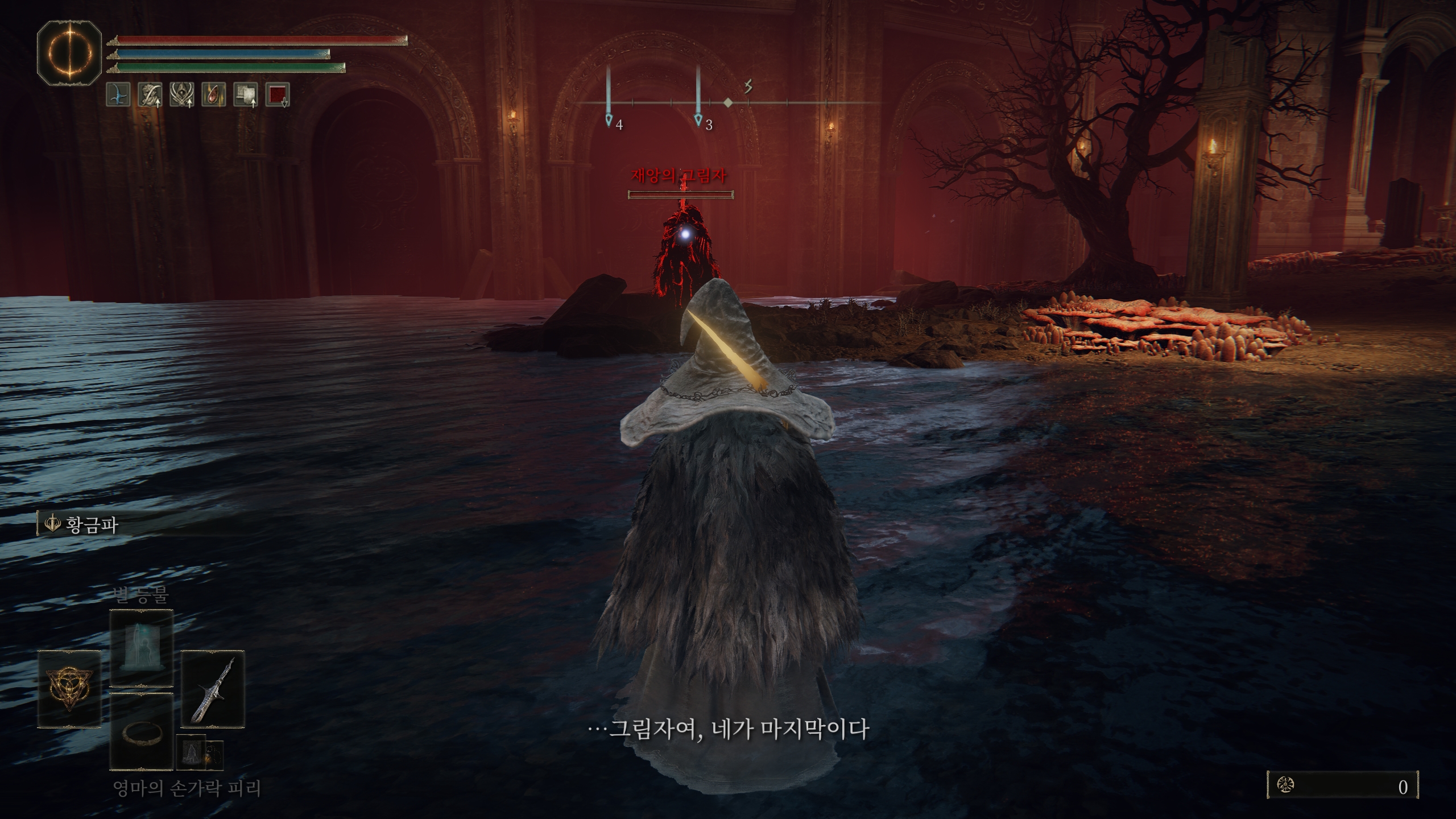Select the winged crest talisman icon in the HUD

181,96
